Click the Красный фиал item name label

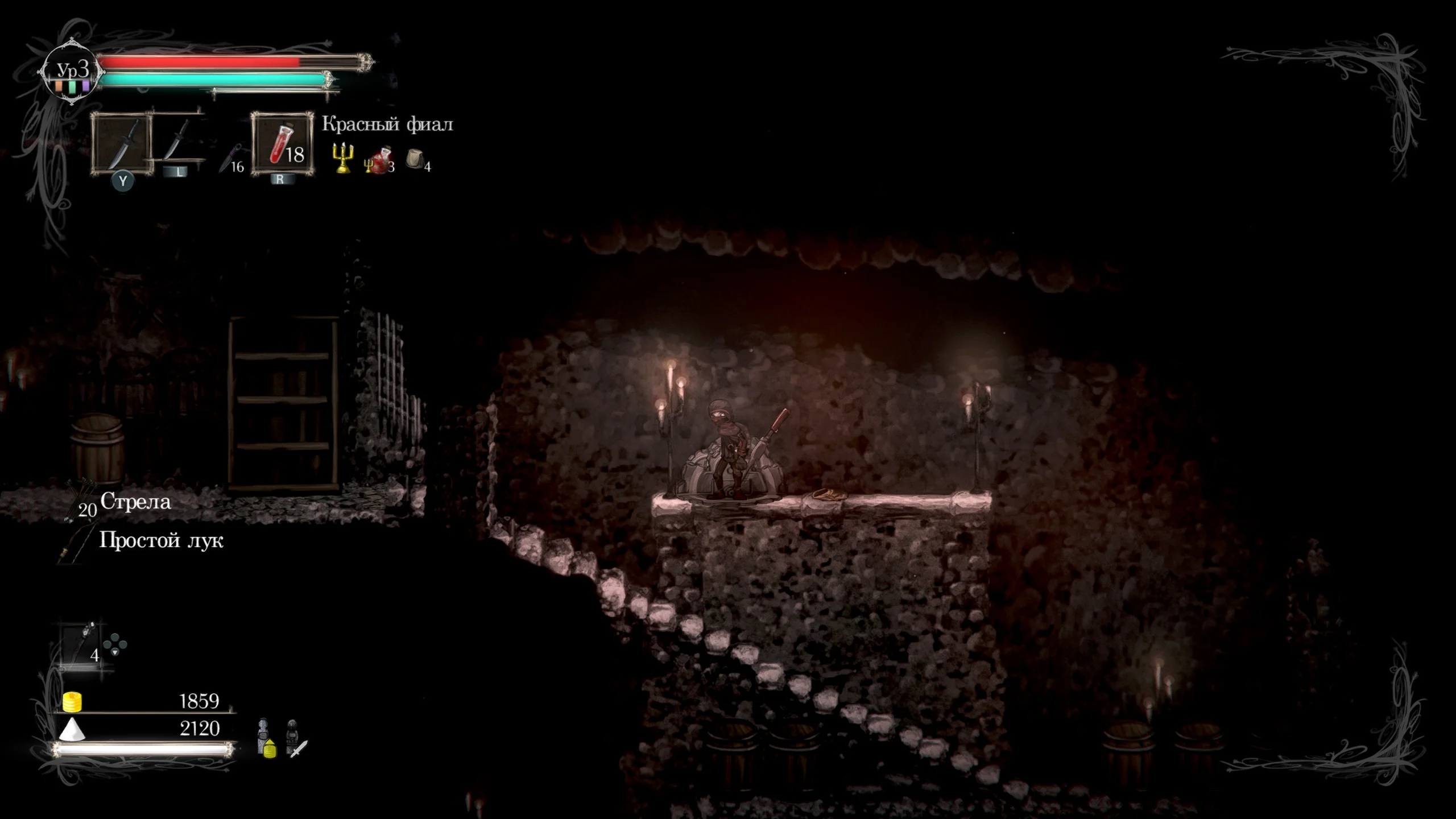click(x=388, y=124)
